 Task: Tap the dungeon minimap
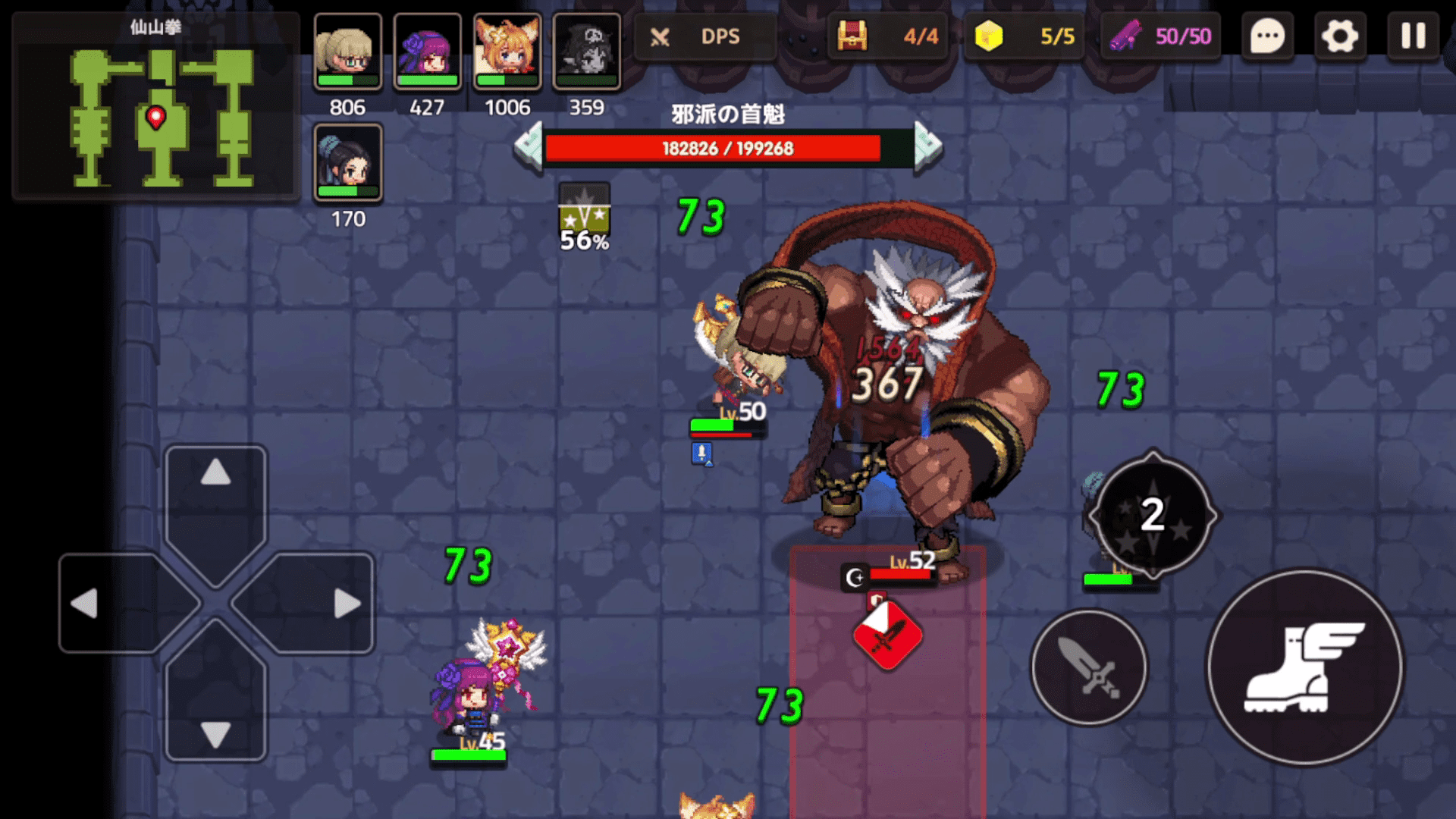[155, 106]
